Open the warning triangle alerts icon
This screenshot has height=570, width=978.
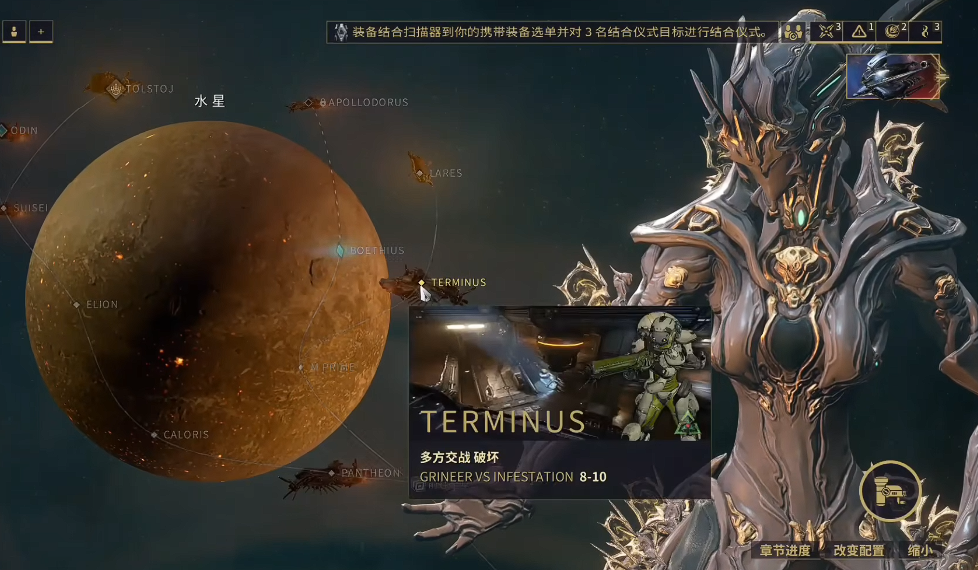(860, 32)
